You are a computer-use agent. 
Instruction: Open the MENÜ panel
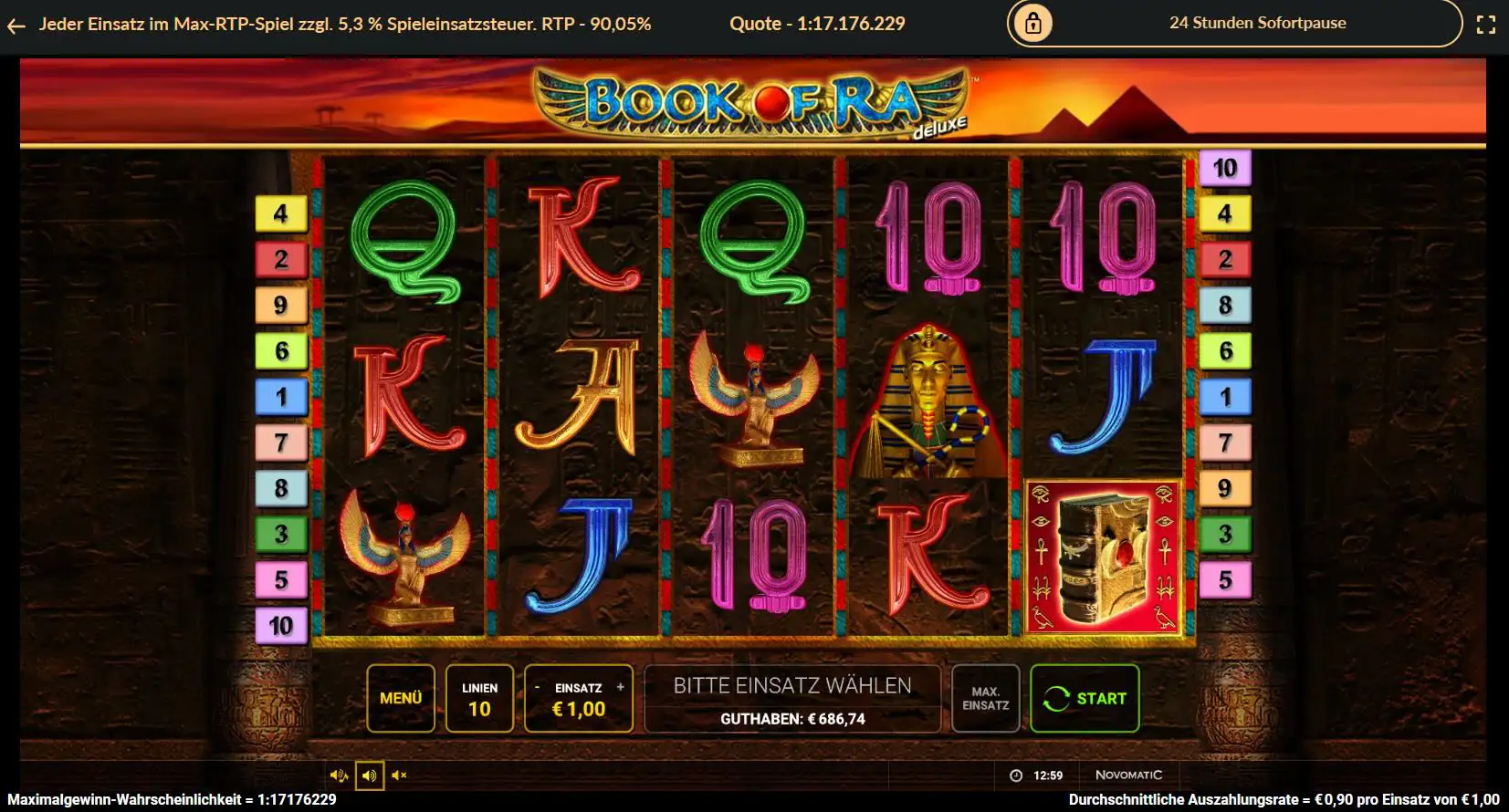401,699
